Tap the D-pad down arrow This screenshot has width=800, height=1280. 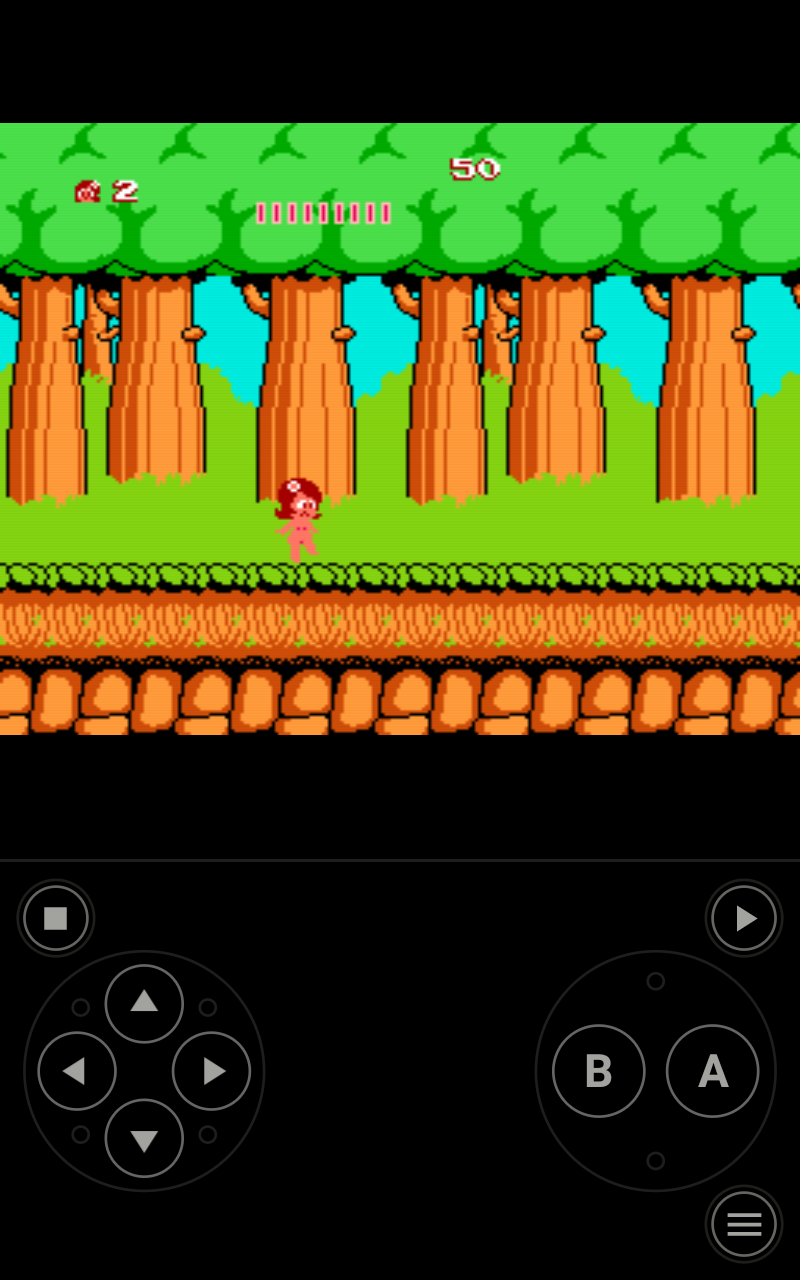(144, 1138)
